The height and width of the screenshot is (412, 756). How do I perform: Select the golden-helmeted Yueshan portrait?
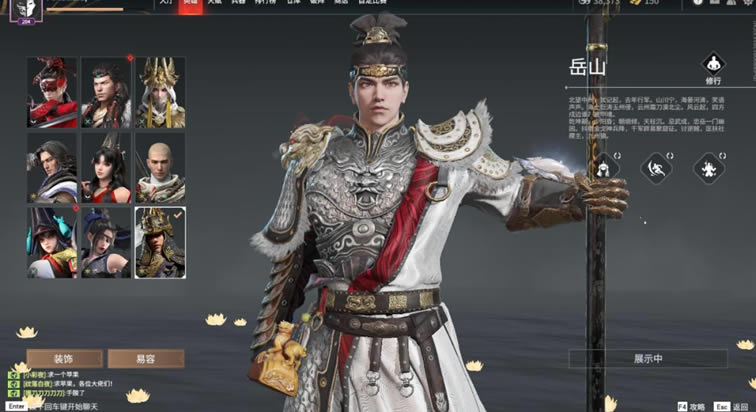click(x=160, y=242)
